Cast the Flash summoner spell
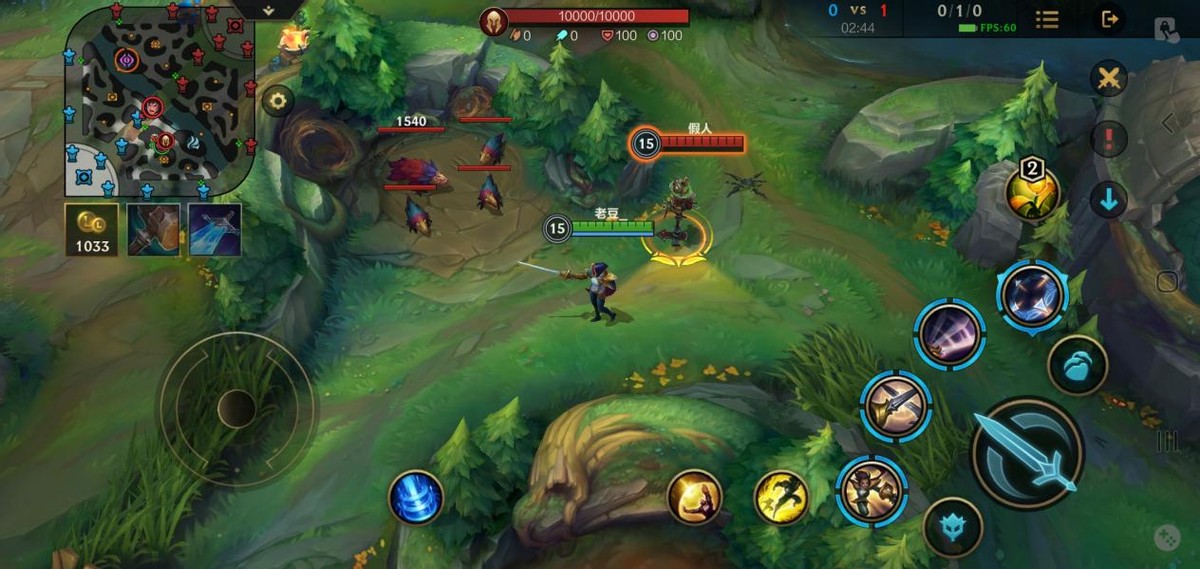1200x569 pixels. 781,497
